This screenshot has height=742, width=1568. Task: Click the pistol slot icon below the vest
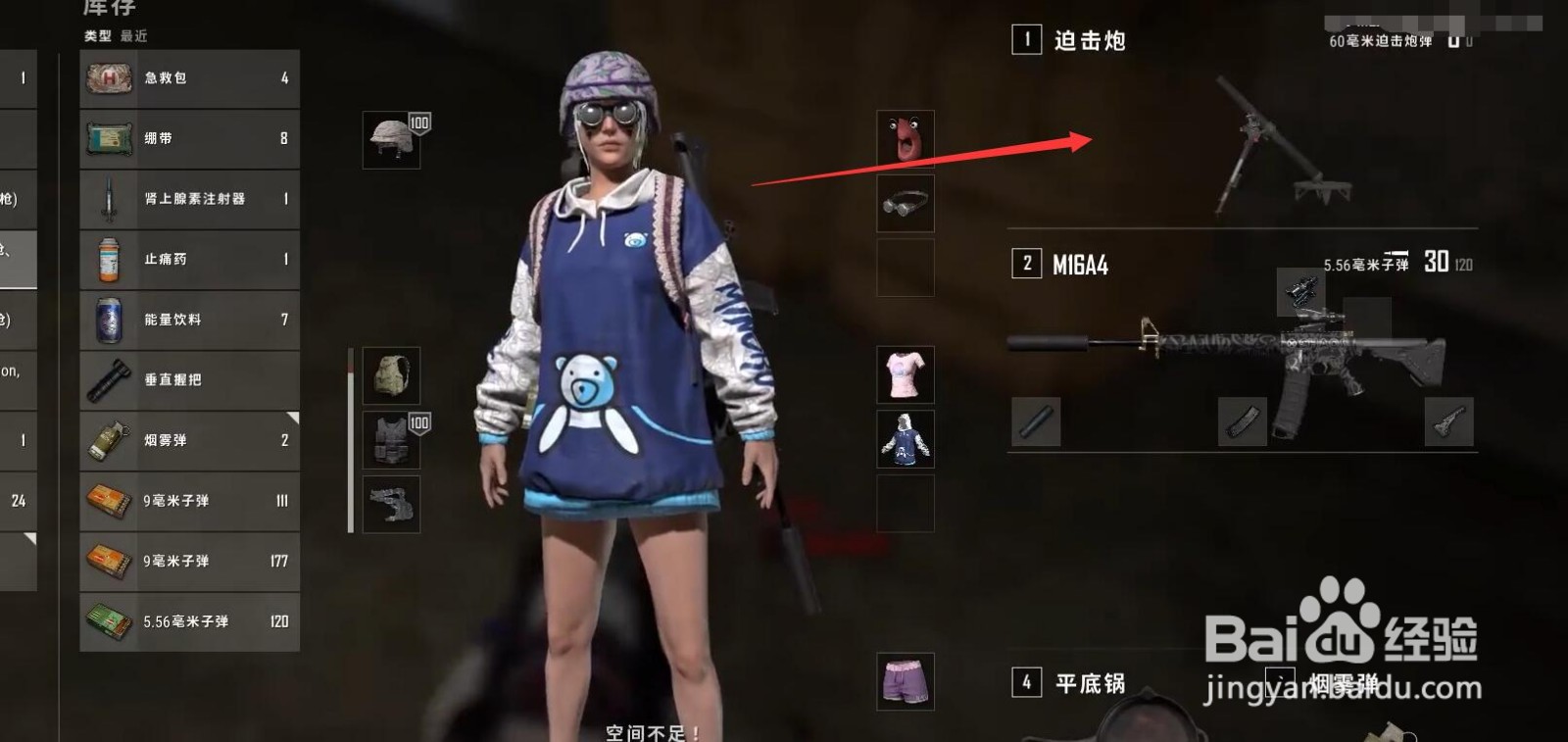click(x=391, y=504)
